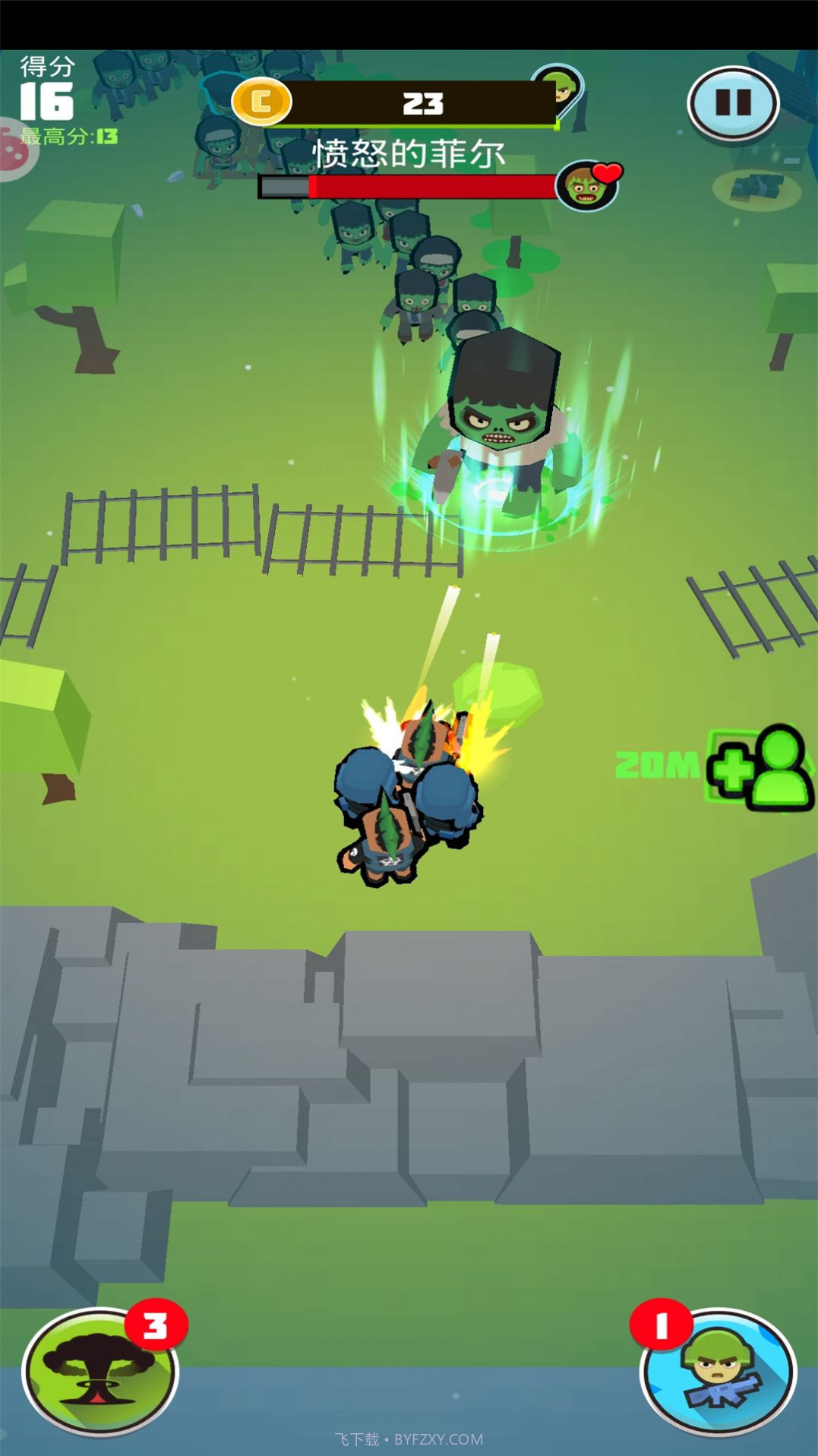
Task: Pause the game
Action: pos(733,103)
